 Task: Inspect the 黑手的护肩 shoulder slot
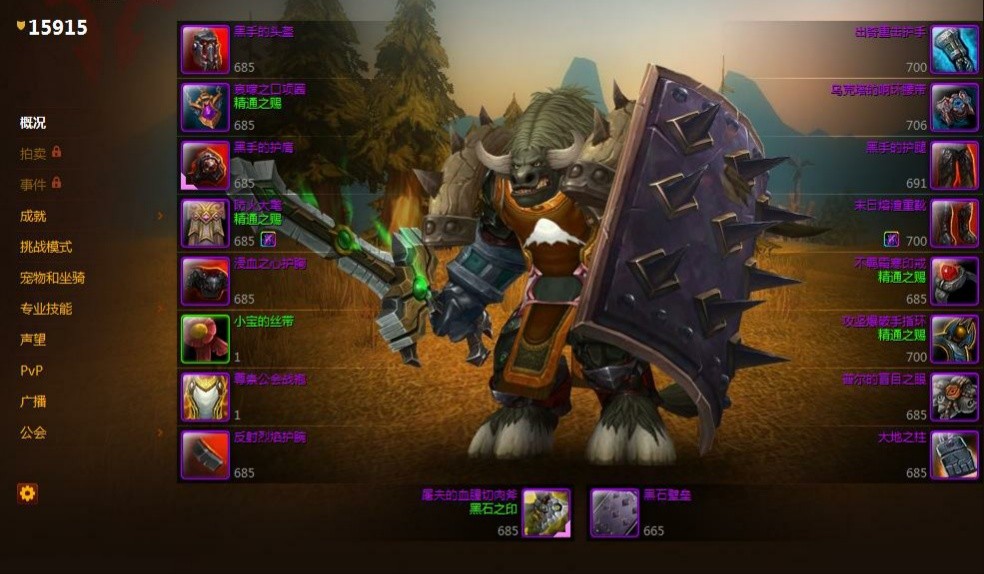tap(205, 165)
